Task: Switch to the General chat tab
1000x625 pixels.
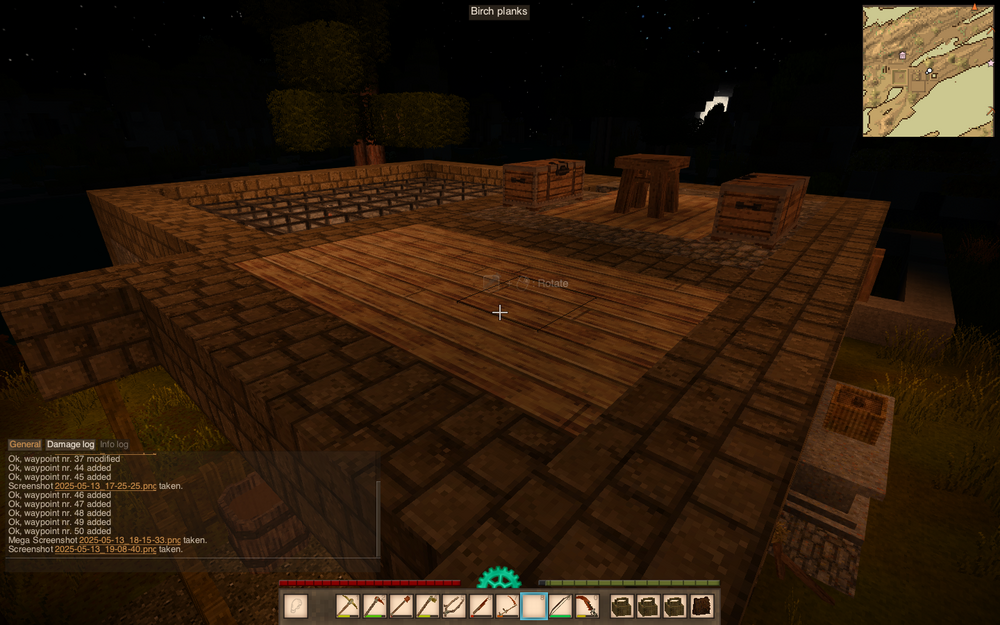Action: point(25,444)
